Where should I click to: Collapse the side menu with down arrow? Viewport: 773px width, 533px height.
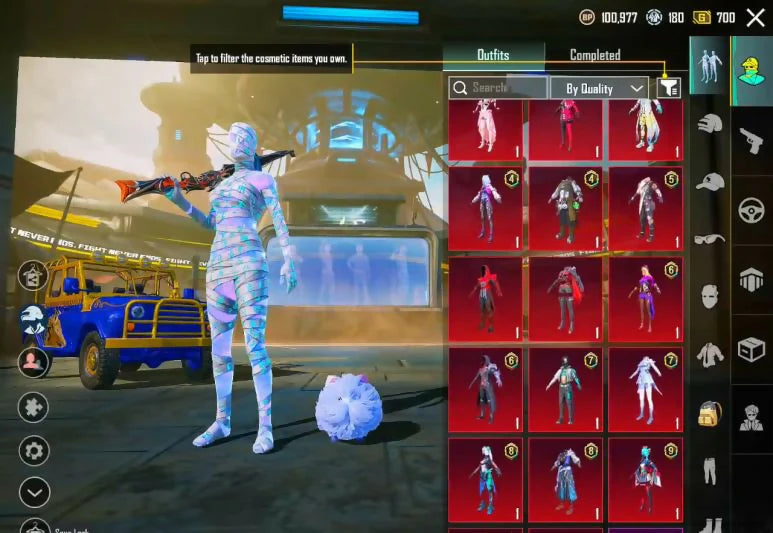(x=34, y=492)
